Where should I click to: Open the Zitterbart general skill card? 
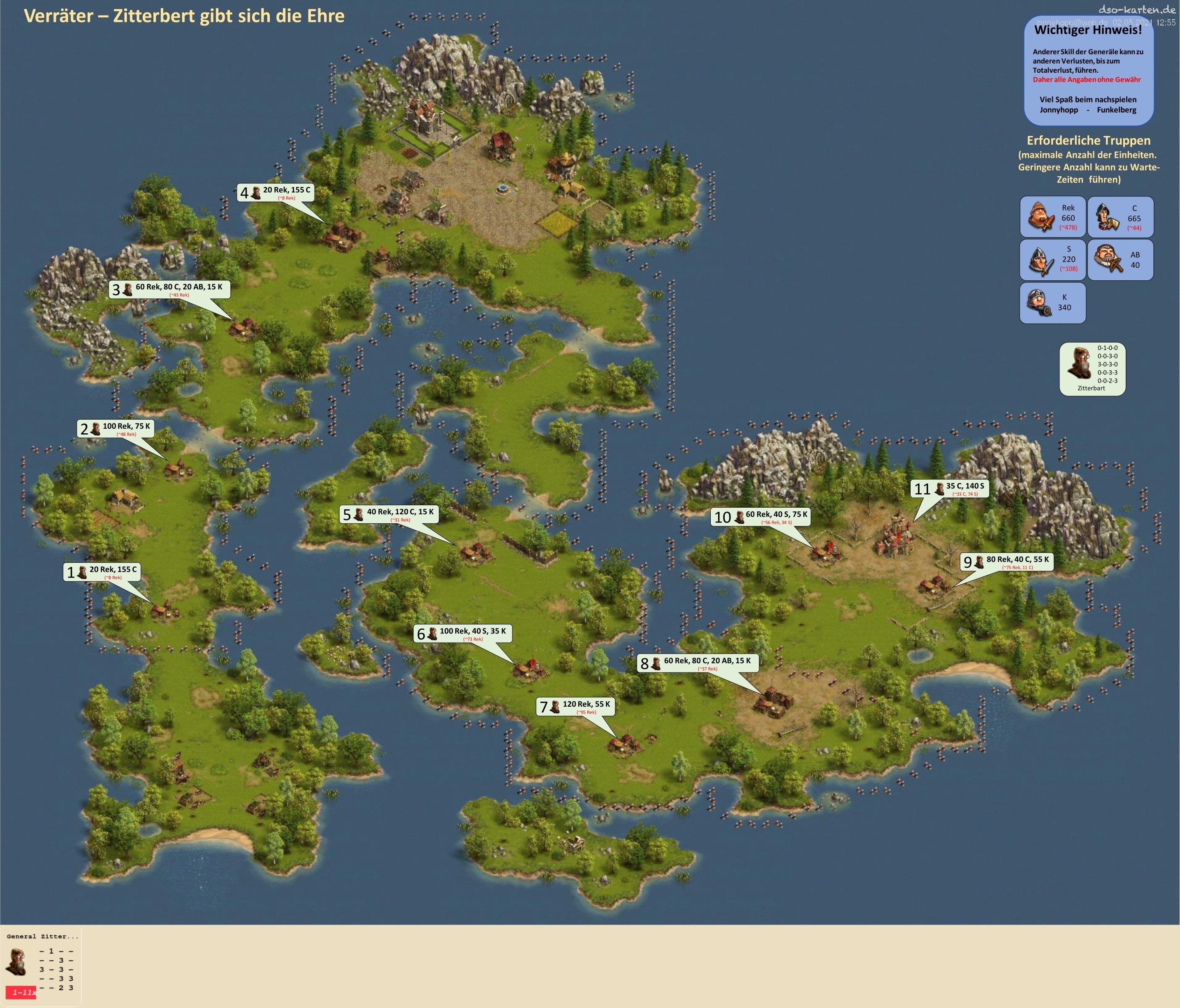tap(1092, 369)
